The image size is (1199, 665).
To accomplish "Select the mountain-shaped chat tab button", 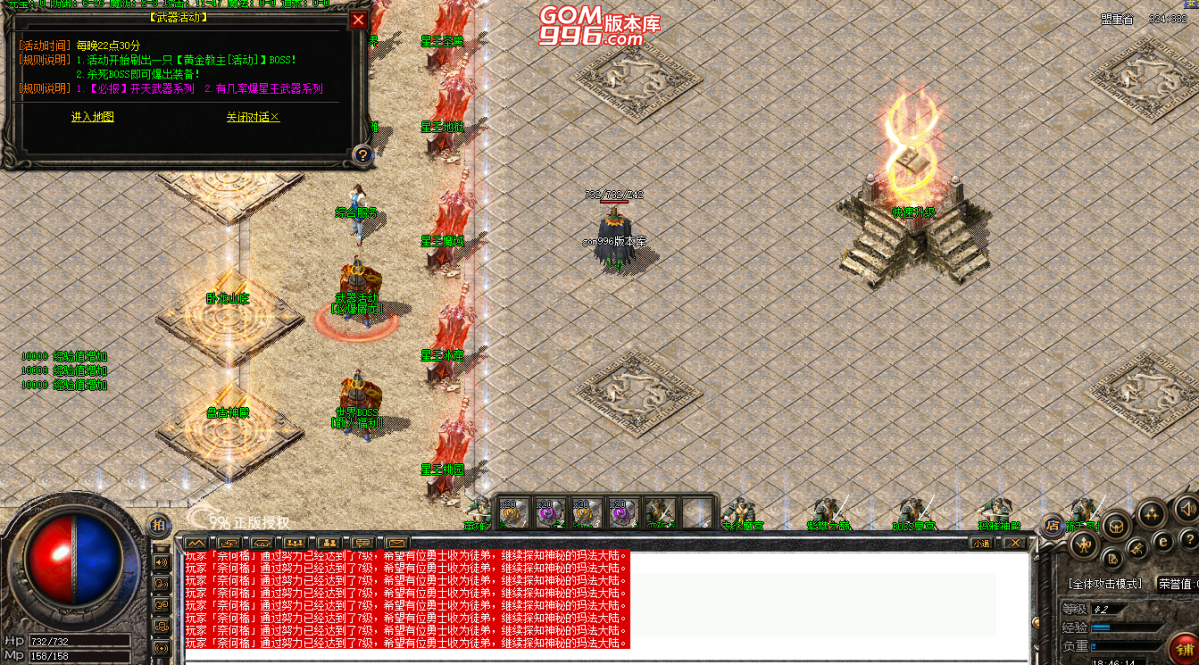I will [x=197, y=543].
